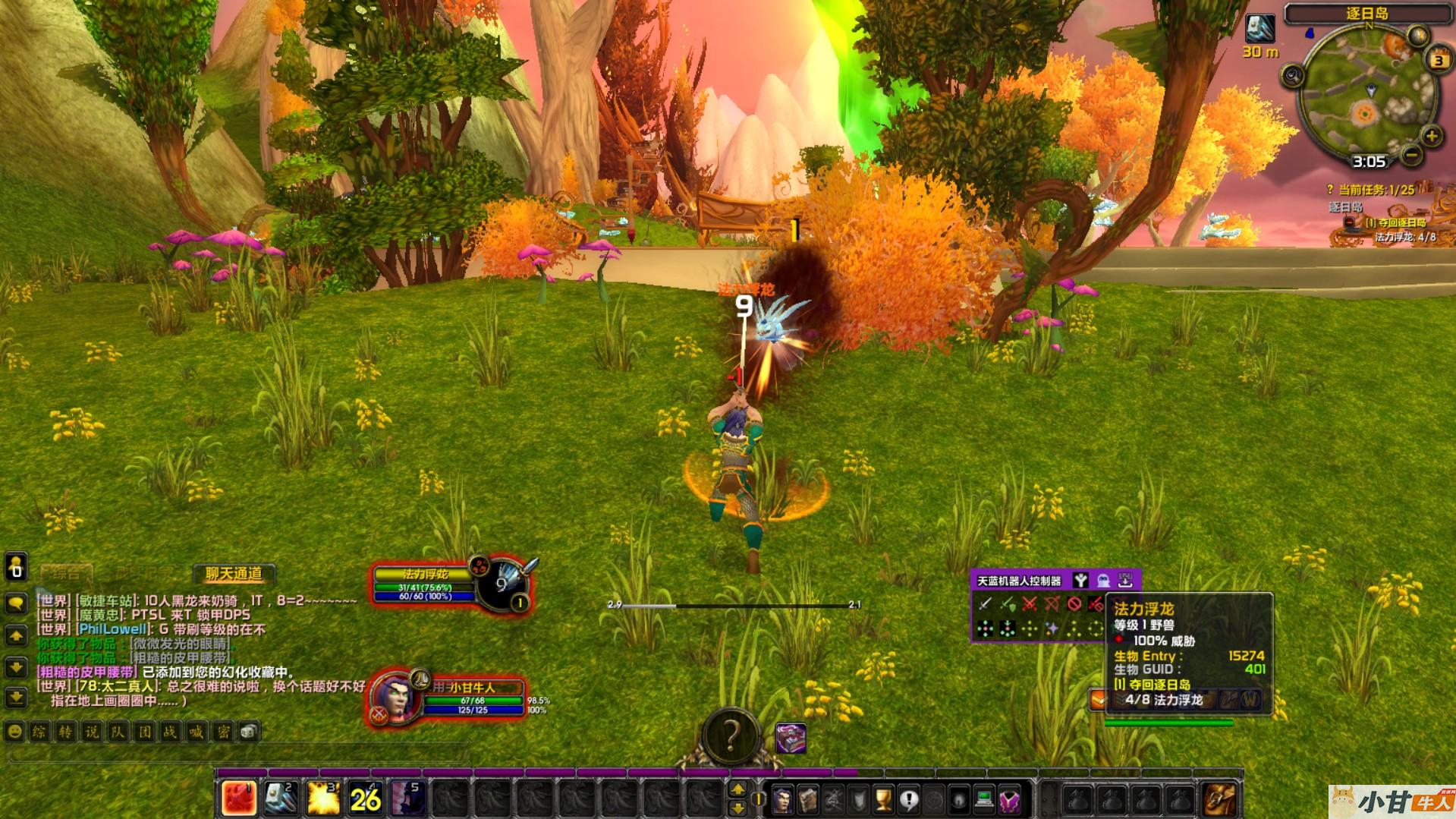Zoom out the minimap with minus button

[x=1411, y=155]
